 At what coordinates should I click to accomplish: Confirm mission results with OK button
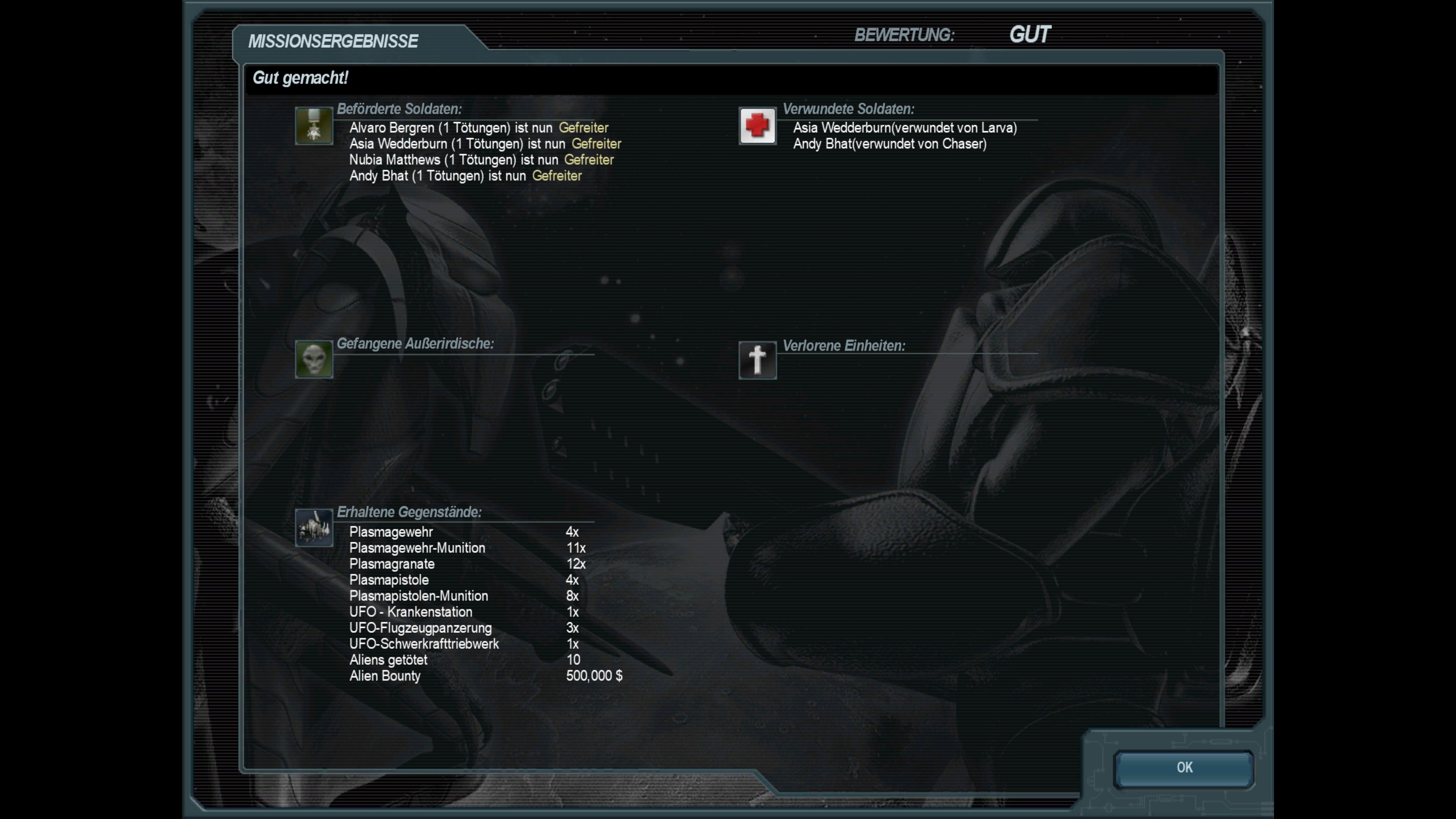1183,768
